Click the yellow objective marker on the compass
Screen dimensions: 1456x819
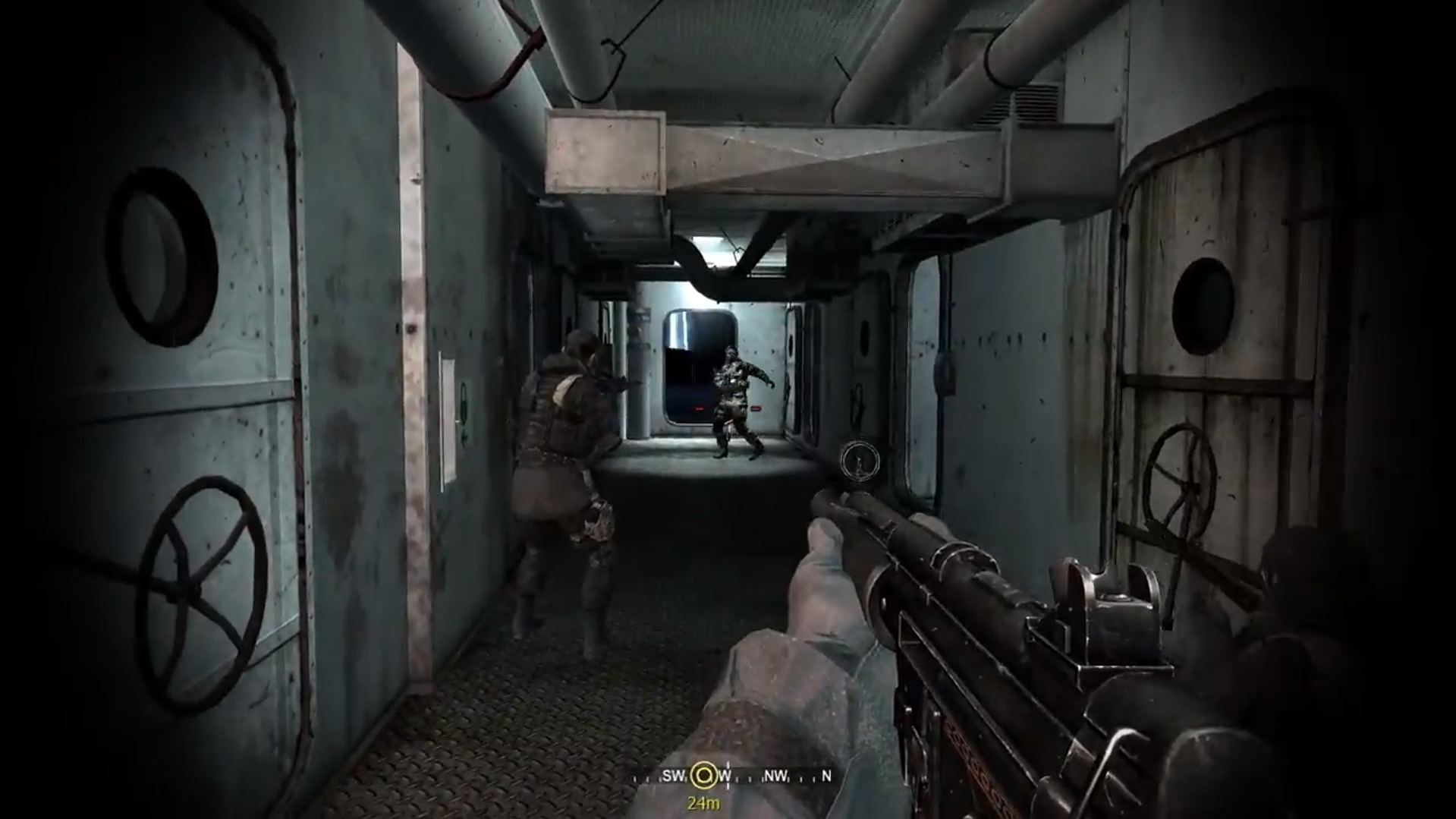point(703,775)
